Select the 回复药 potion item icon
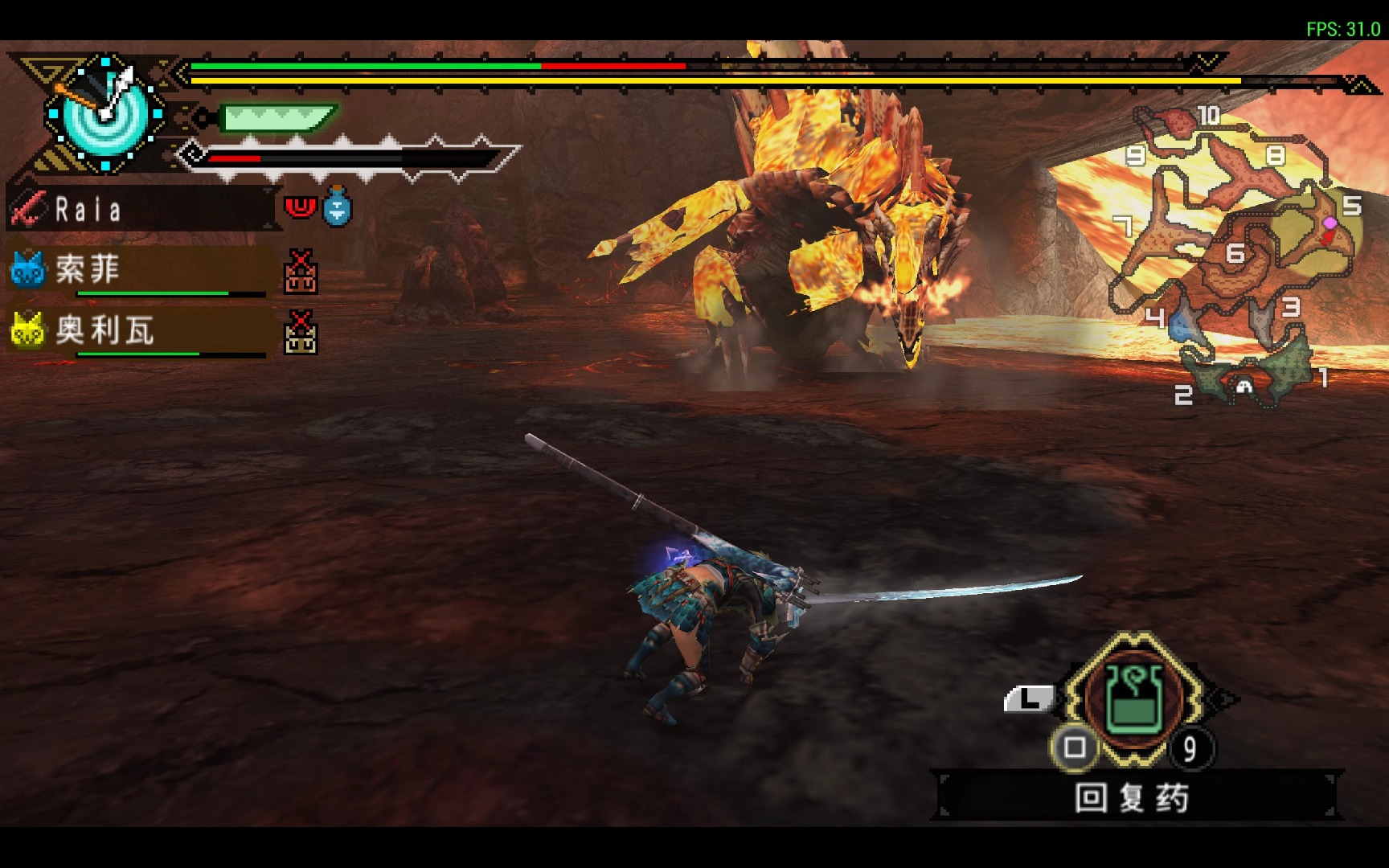Screen dimensions: 1389x868 tap(1134, 698)
